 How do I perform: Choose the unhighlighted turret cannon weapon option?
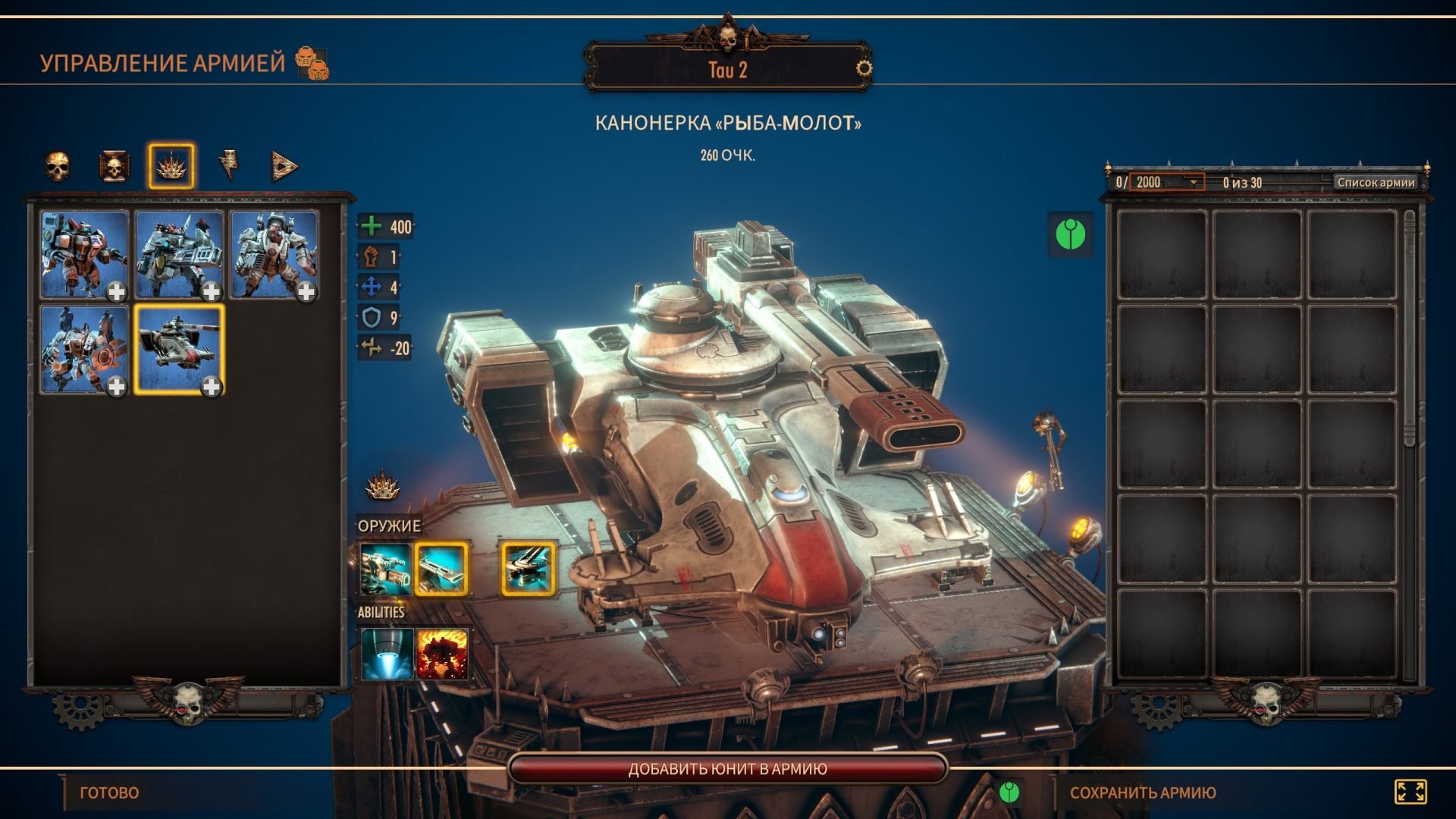tap(385, 568)
